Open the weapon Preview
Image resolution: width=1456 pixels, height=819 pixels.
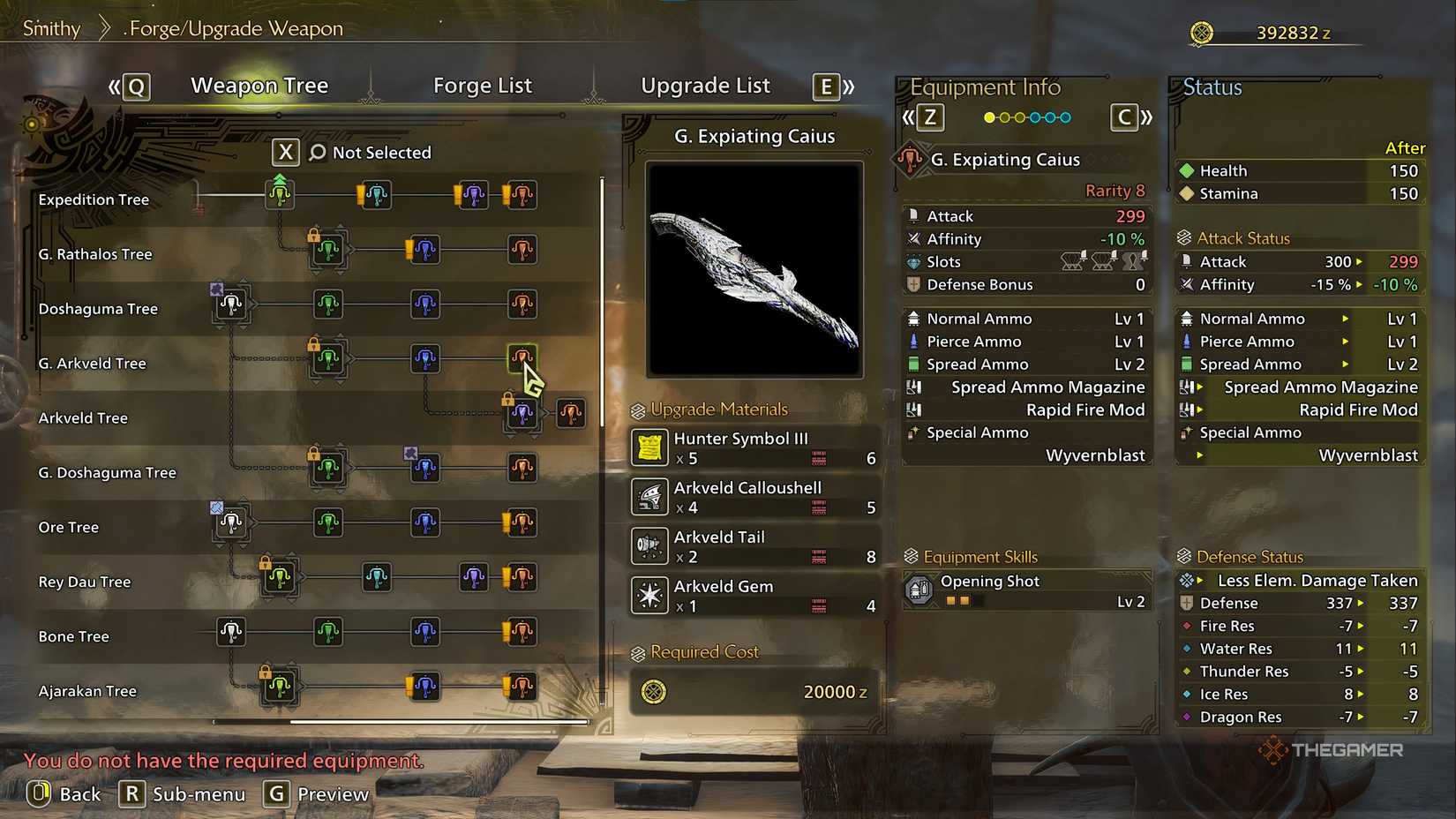(315, 793)
